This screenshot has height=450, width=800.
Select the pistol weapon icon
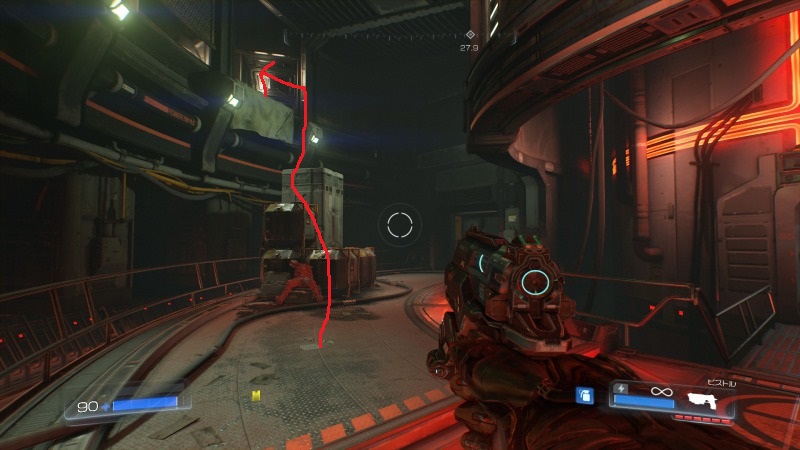pyautogui.click(x=705, y=400)
